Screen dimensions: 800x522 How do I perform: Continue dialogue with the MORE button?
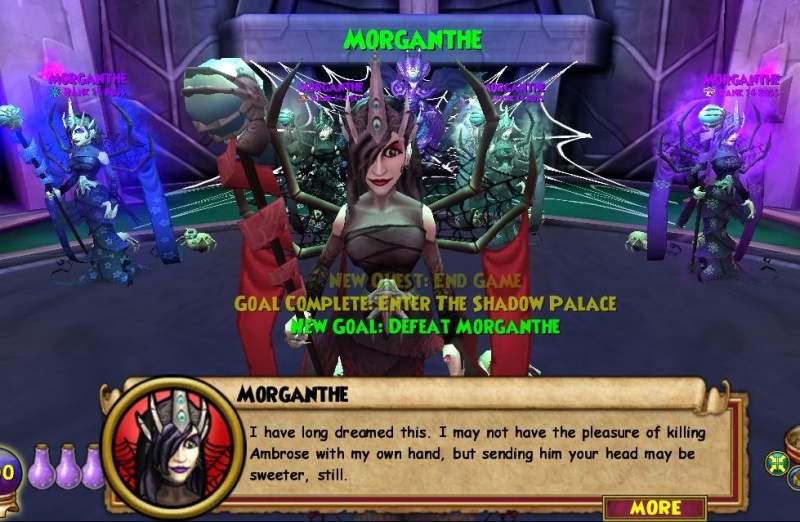pos(656,506)
